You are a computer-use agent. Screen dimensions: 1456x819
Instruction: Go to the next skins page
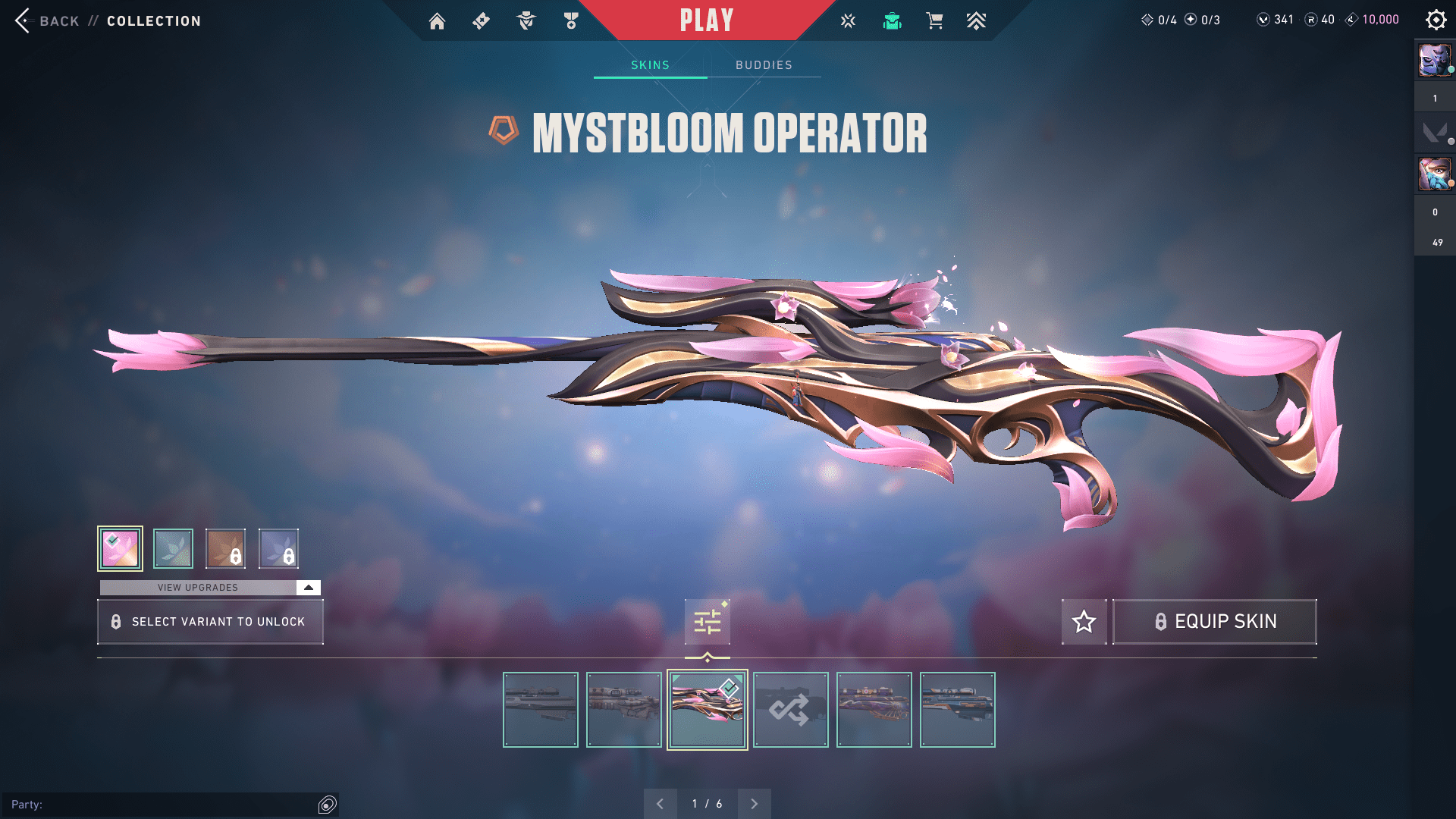click(x=754, y=804)
